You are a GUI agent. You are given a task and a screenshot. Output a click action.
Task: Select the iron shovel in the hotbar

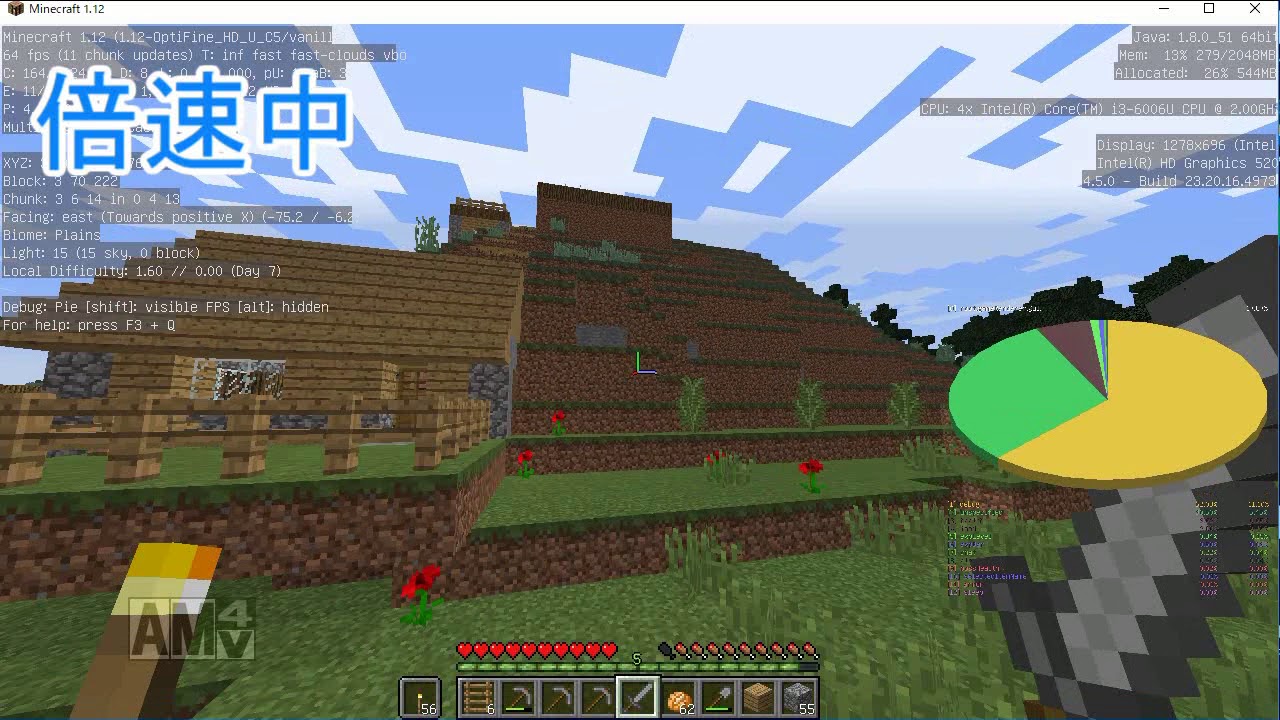pyautogui.click(x=716, y=695)
